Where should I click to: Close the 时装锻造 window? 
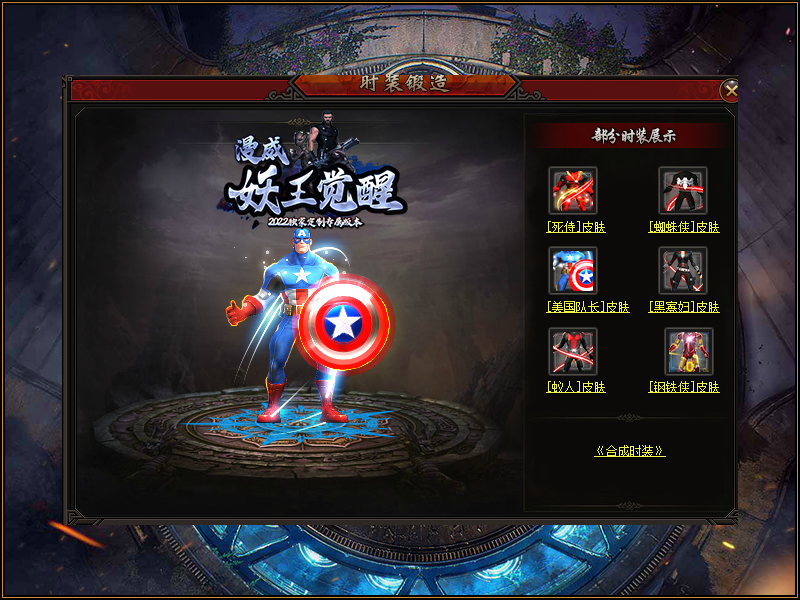pyautogui.click(x=731, y=90)
